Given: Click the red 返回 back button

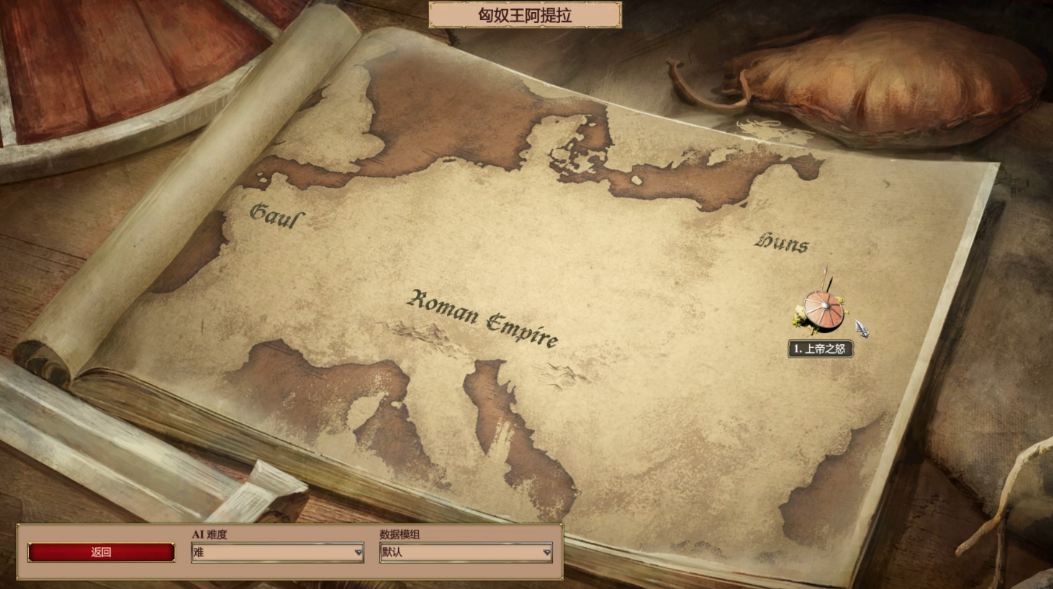Looking at the screenshot, I should coord(101,552).
